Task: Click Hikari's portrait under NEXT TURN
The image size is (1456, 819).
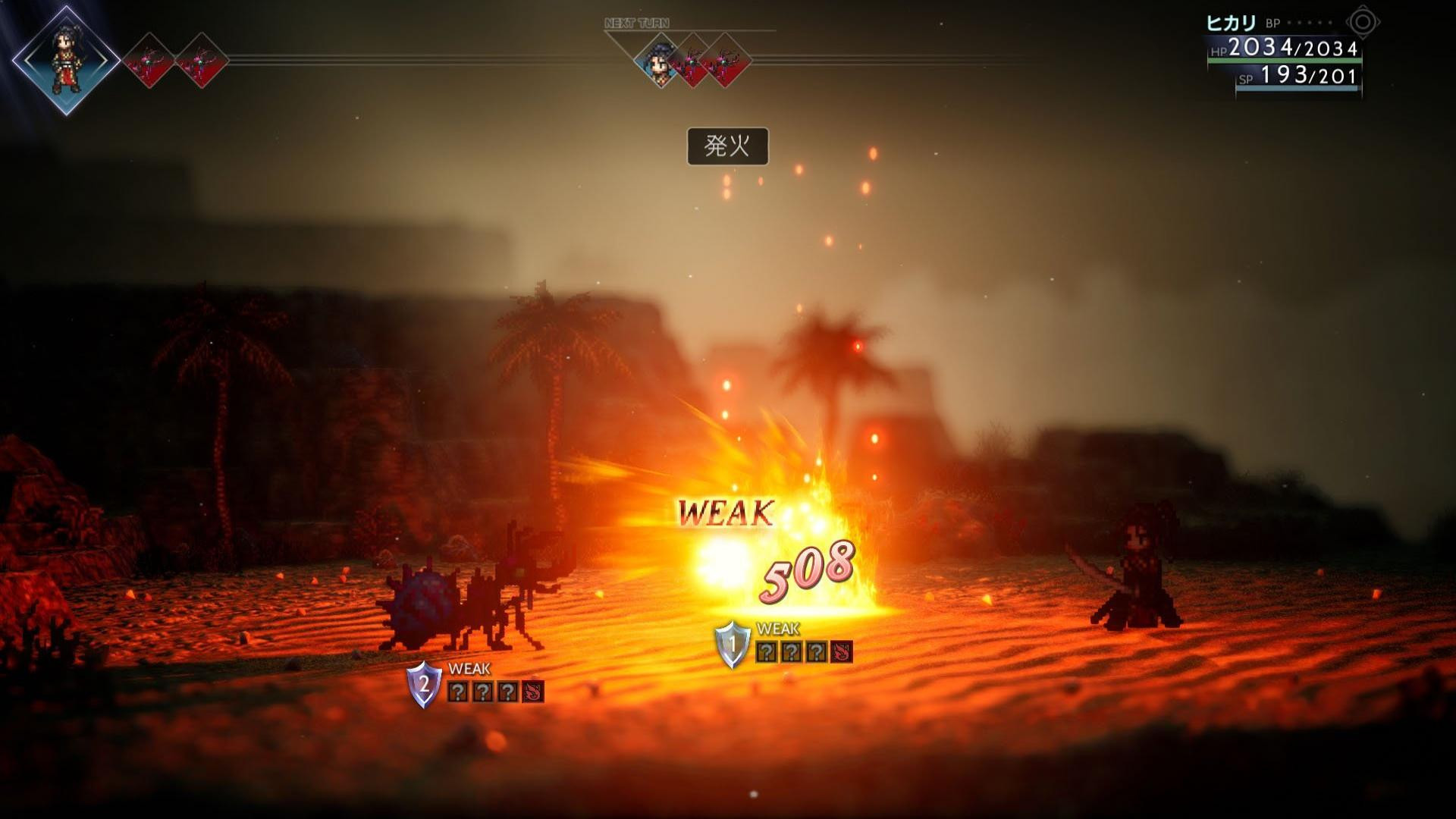Action: [x=659, y=61]
